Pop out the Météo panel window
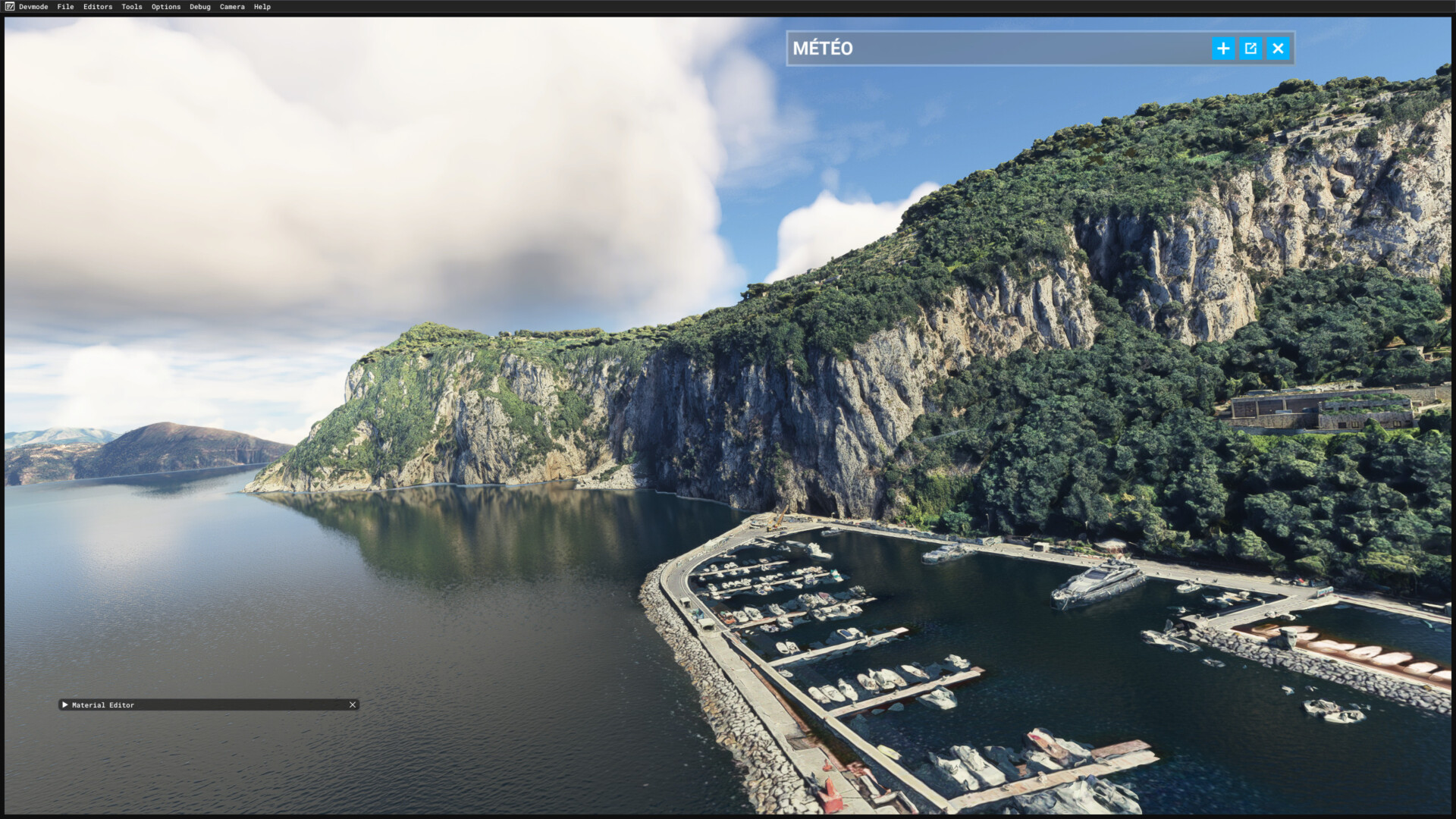This screenshot has height=819, width=1456. coord(1250,49)
